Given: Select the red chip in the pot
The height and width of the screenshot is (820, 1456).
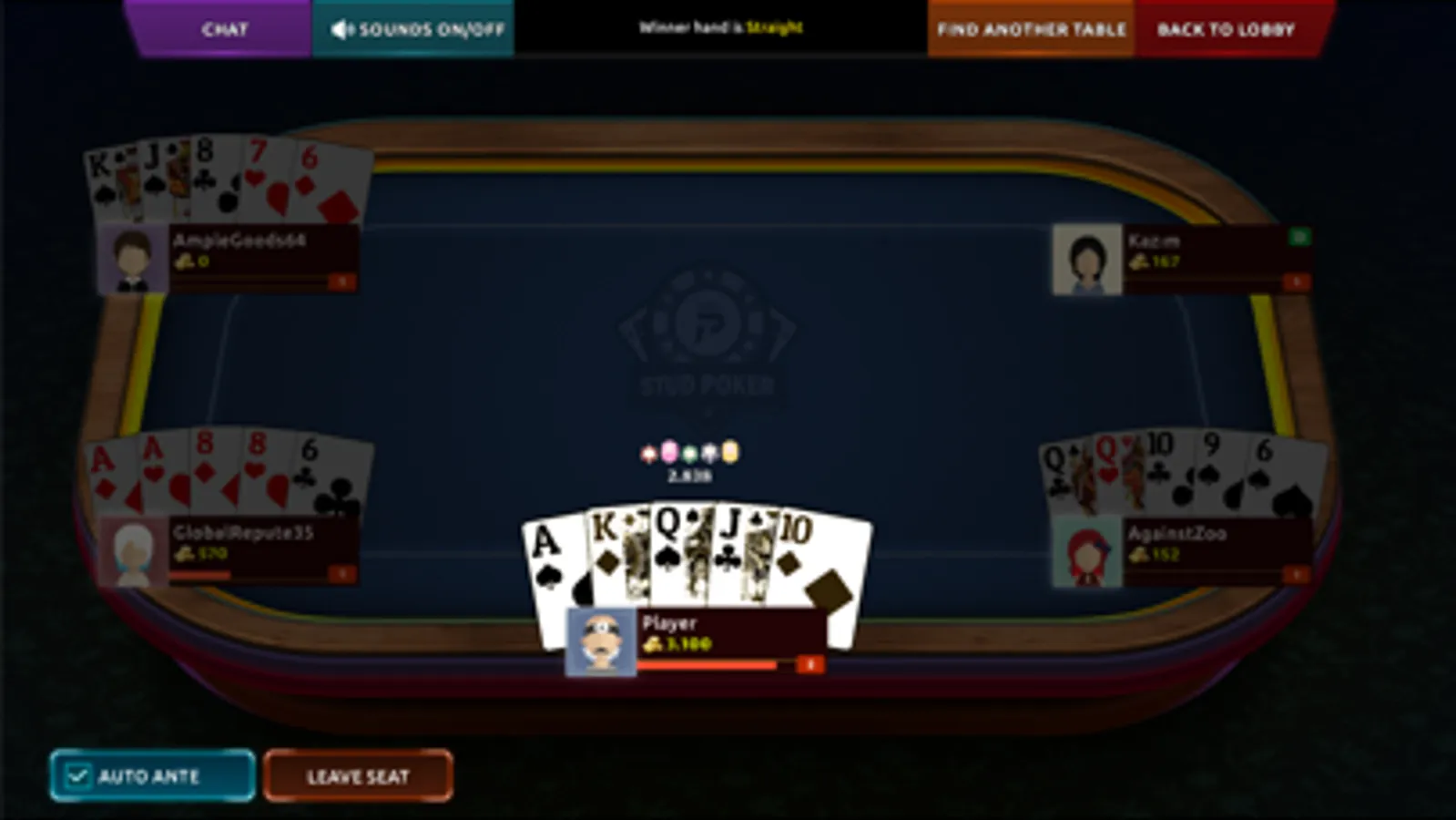Looking at the screenshot, I should 648,452.
